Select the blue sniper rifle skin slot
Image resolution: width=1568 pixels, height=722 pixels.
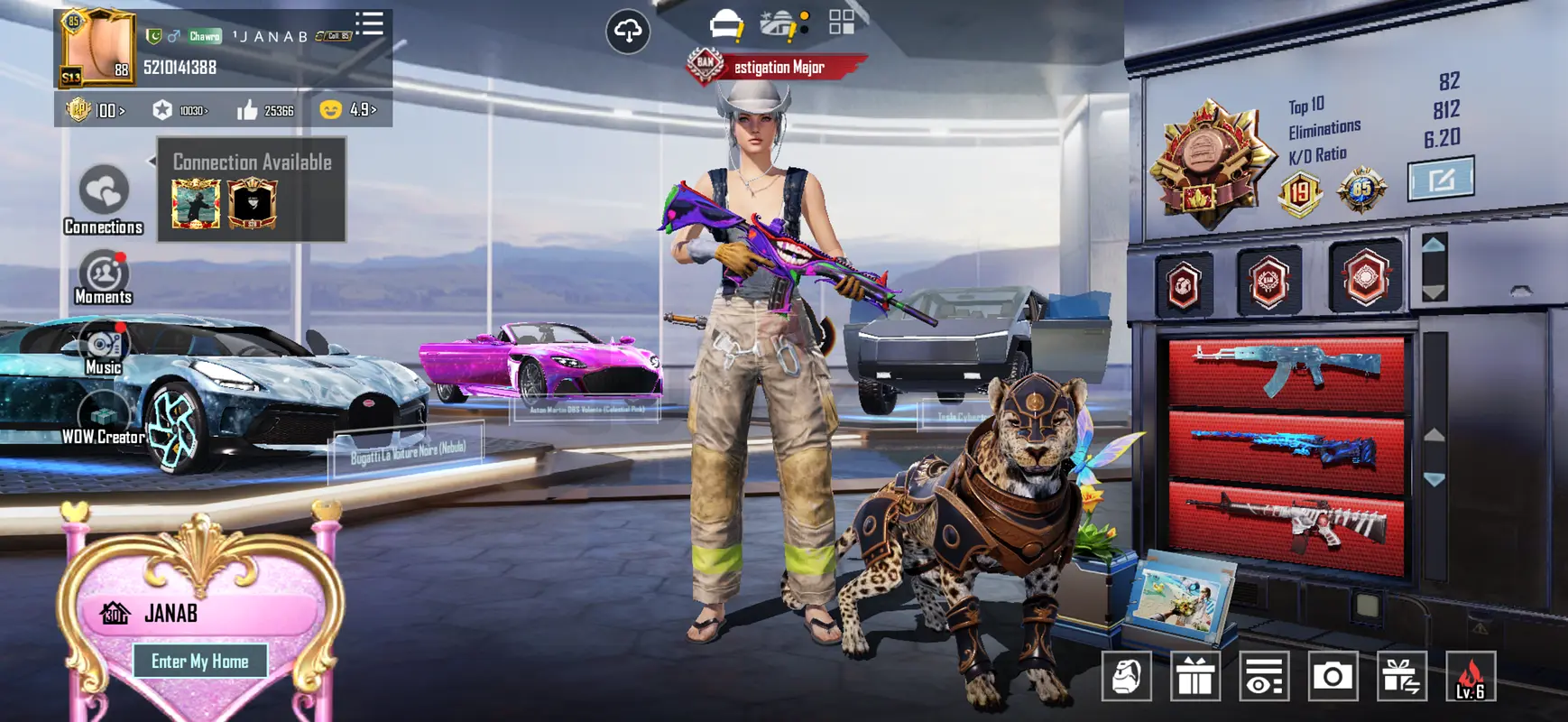pyautogui.click(x=1287, y=448)
